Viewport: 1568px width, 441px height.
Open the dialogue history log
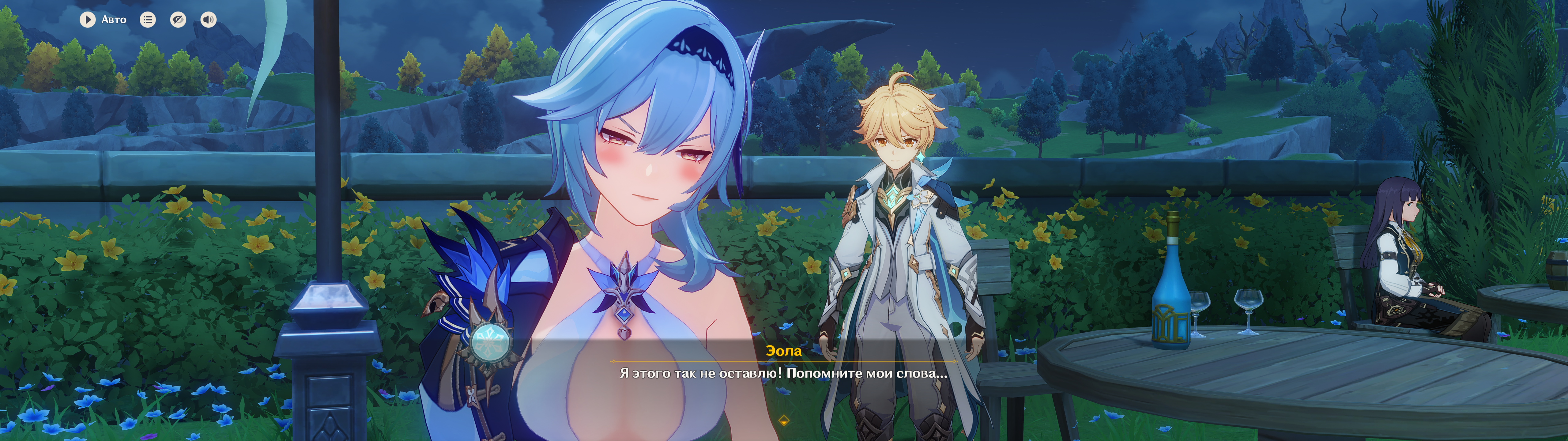click(x=148, y=20)
